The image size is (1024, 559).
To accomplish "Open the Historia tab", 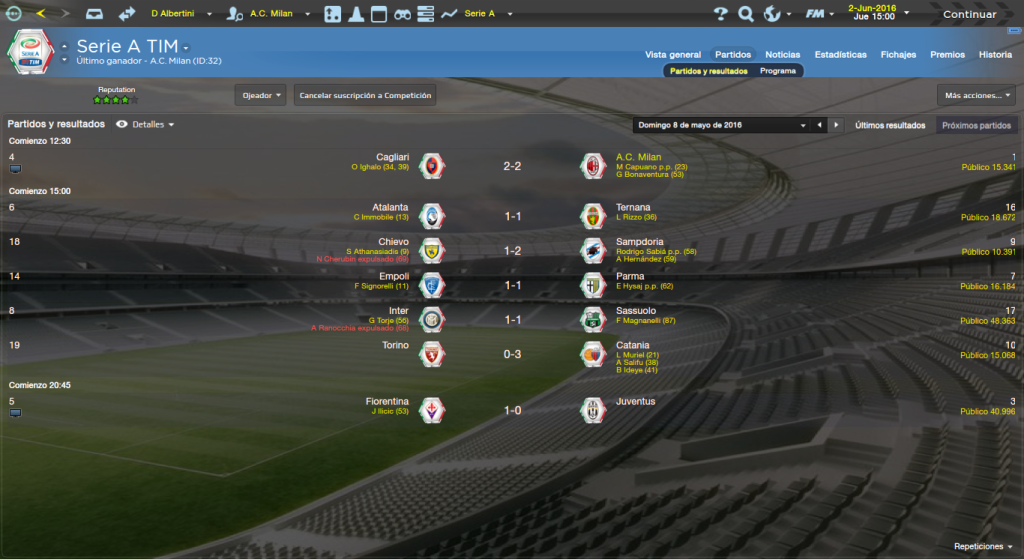I will tap(995, 54).
